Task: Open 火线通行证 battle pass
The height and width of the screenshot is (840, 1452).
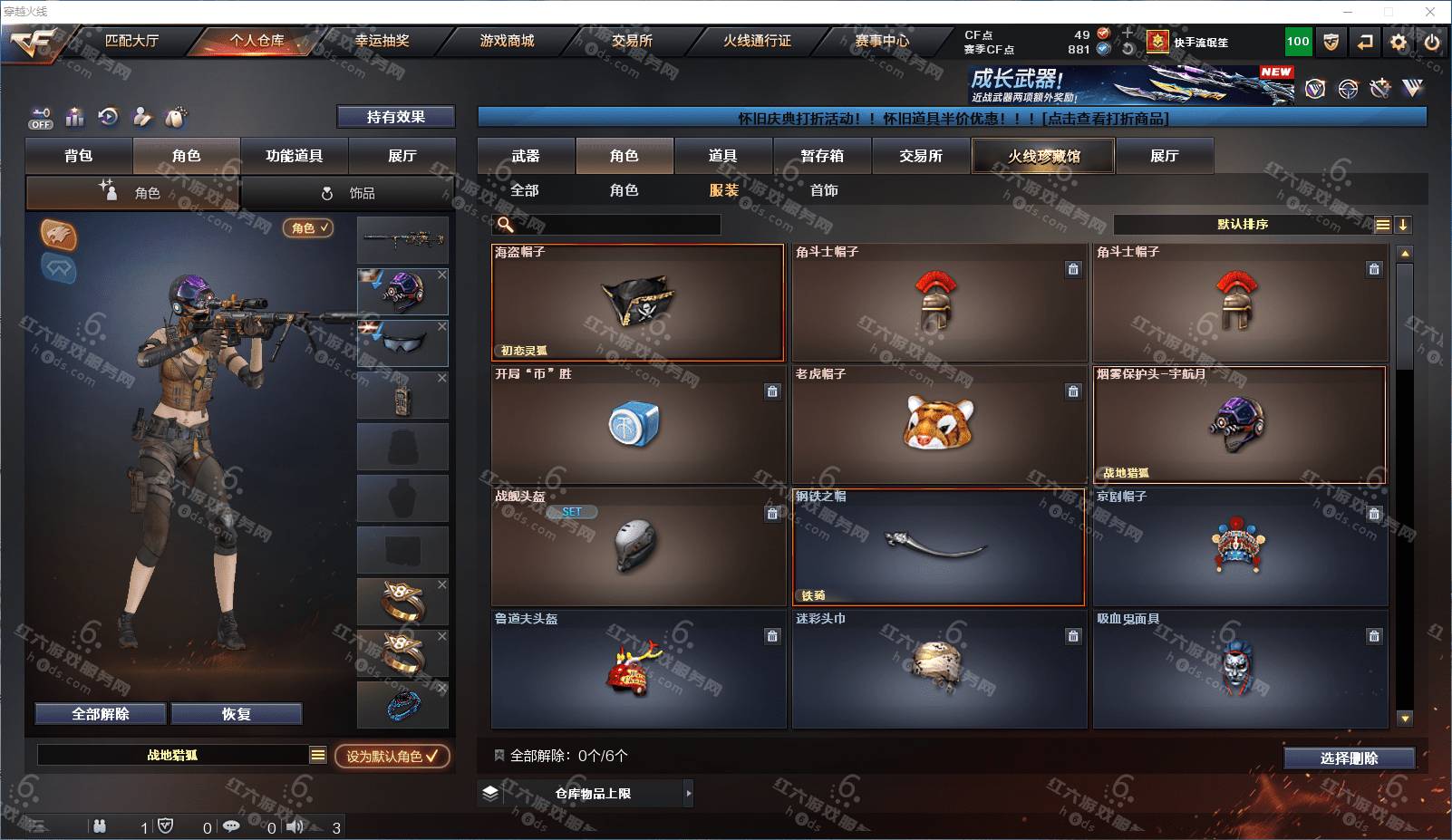Action: (x=757, y=41)
